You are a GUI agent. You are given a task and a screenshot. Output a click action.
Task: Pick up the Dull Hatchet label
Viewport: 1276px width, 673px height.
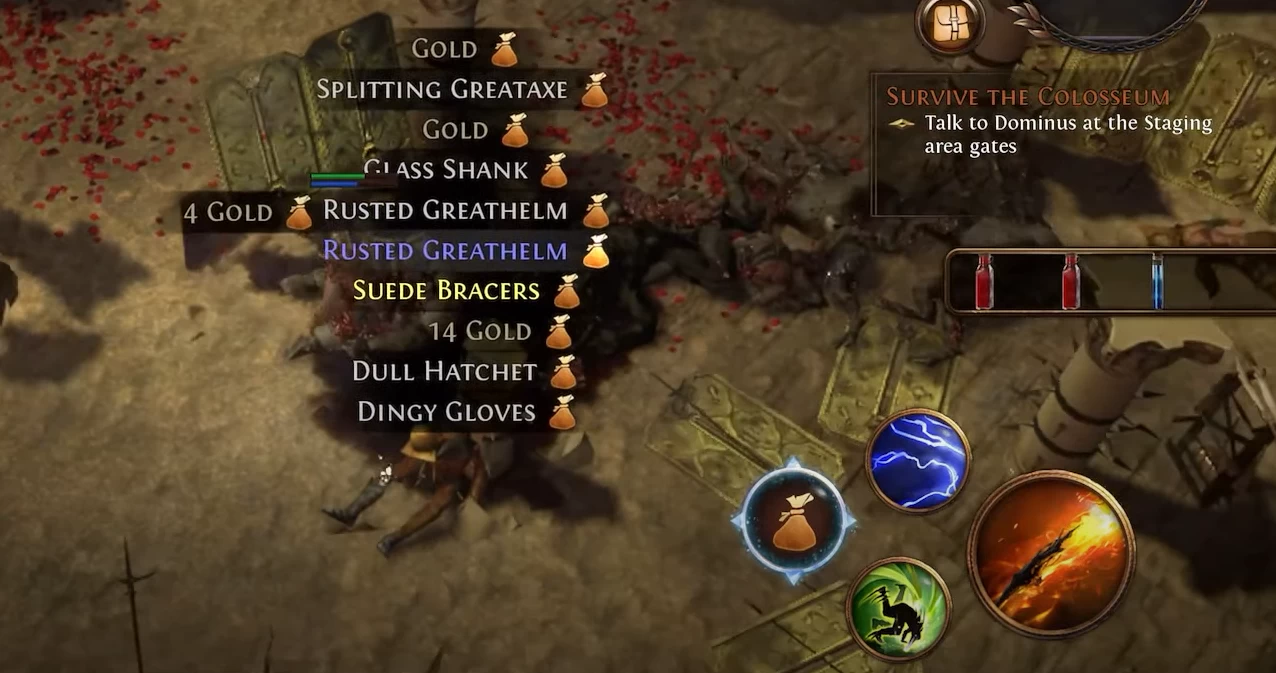(x=444, y=371)
